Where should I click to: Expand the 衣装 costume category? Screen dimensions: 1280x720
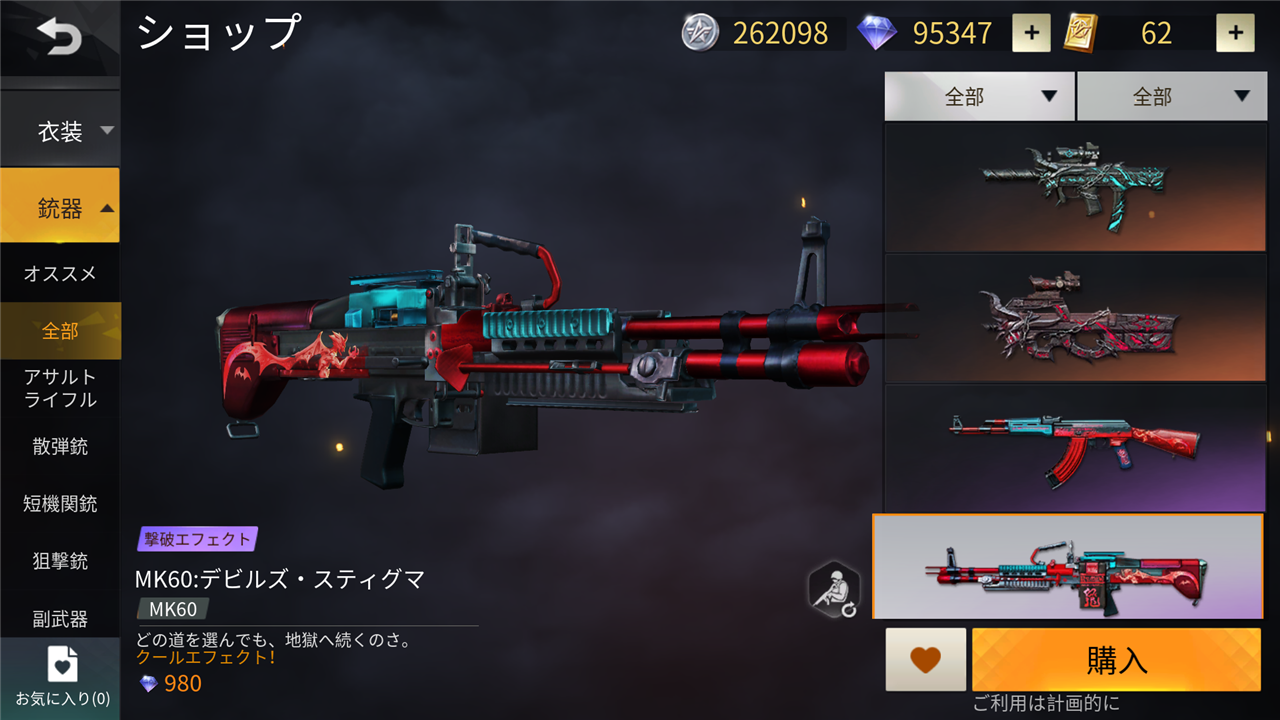click(60, 131)
